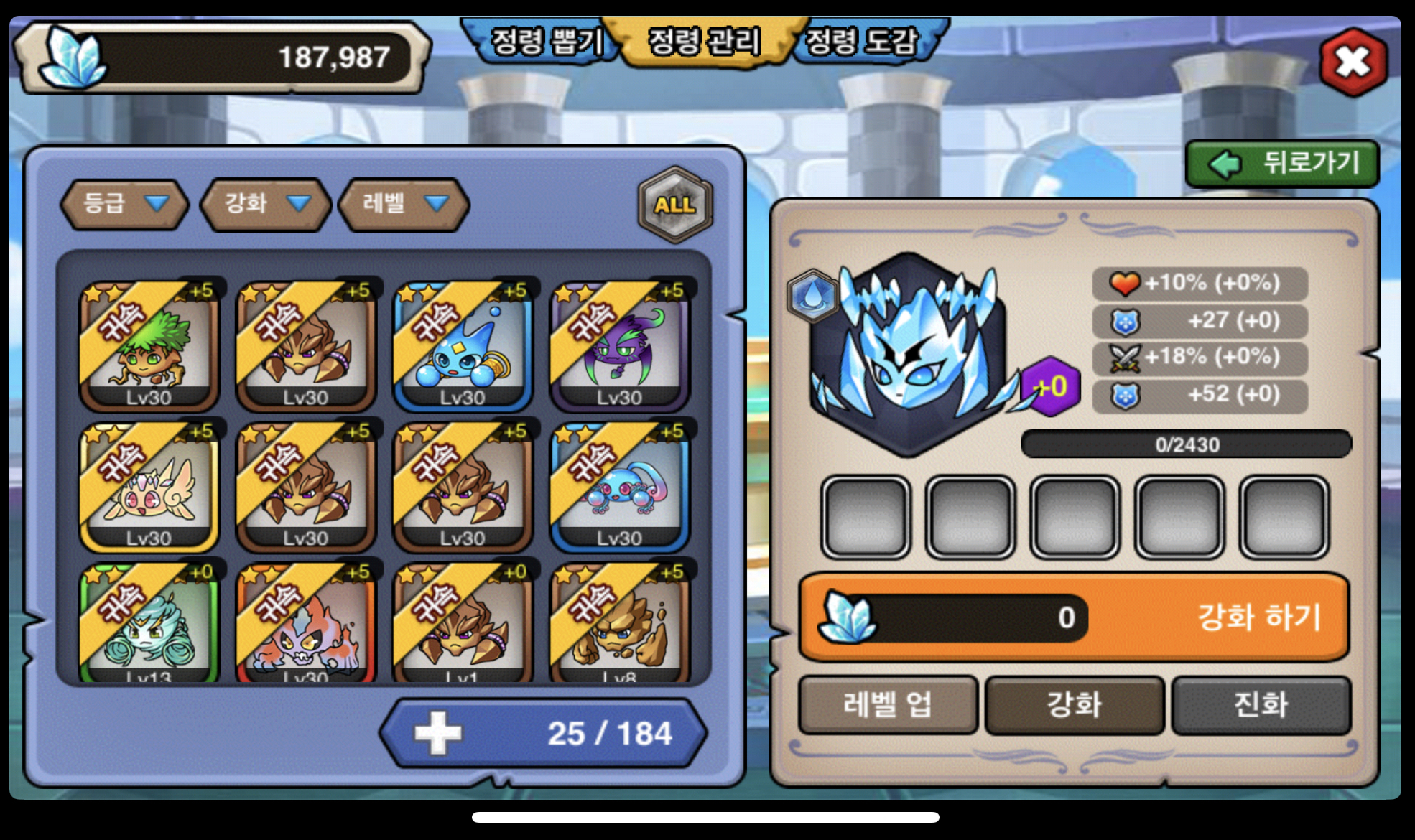Open the 정령 도감 tab

pos(862,42)
